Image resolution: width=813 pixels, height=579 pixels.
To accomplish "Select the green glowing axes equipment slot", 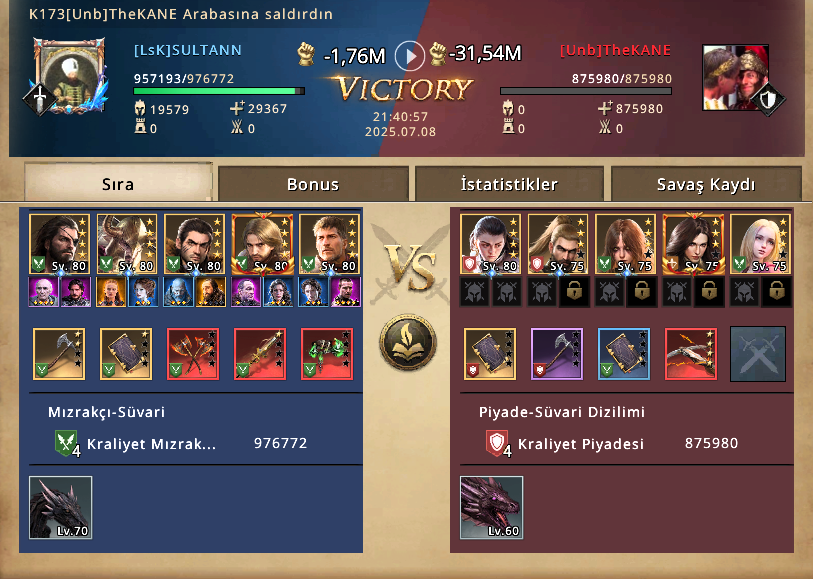I will coord(327,354).
